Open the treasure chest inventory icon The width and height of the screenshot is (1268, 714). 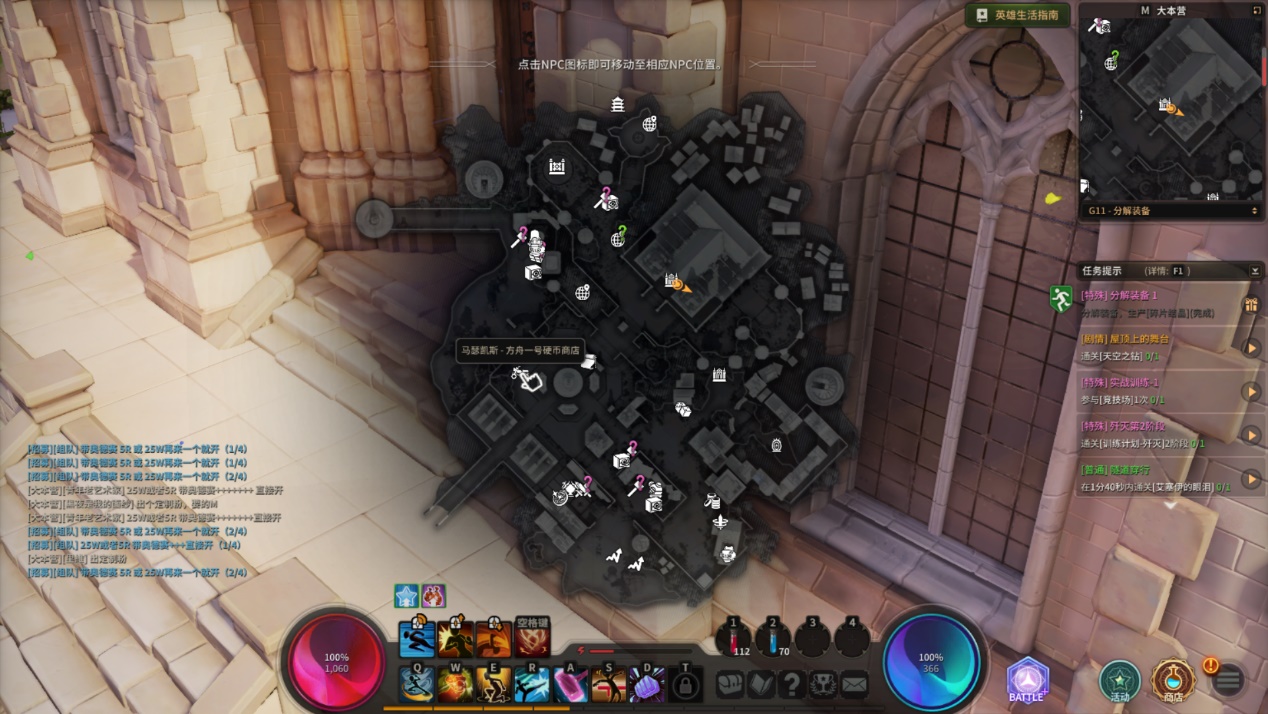click(x=730, y=685)
